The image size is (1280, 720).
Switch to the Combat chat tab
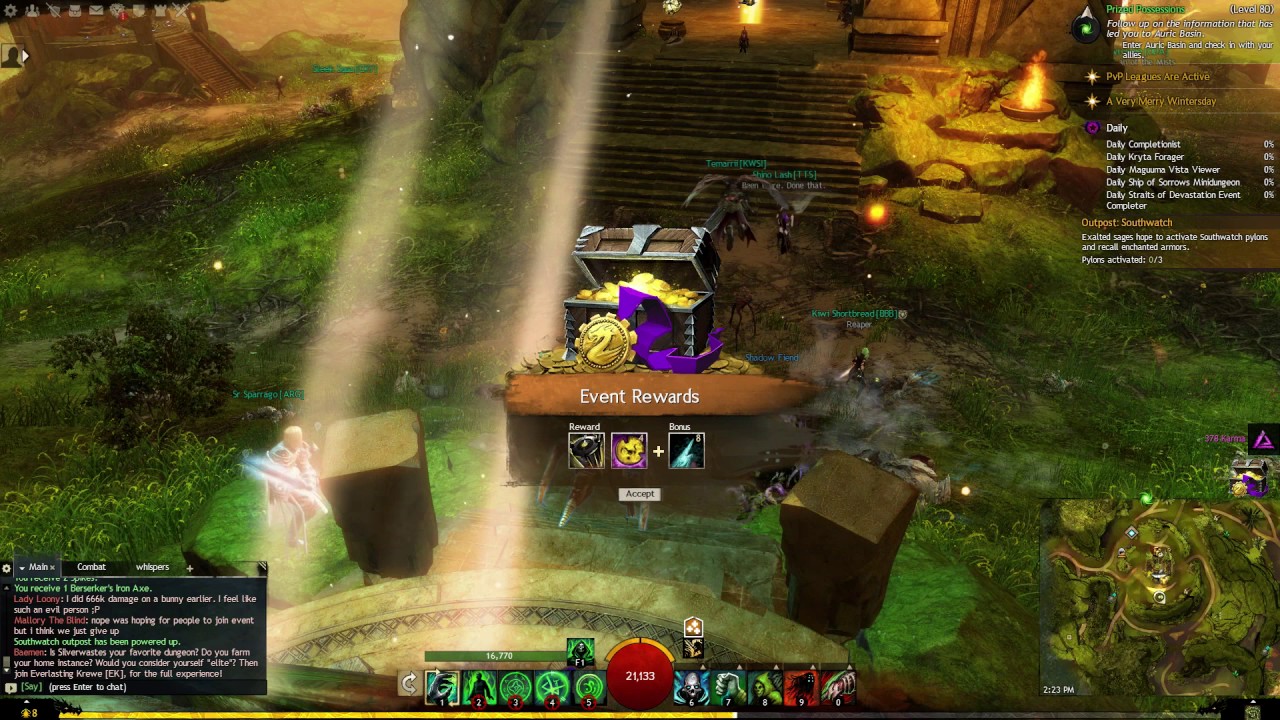pyautogui.click(x=91, y=567)
